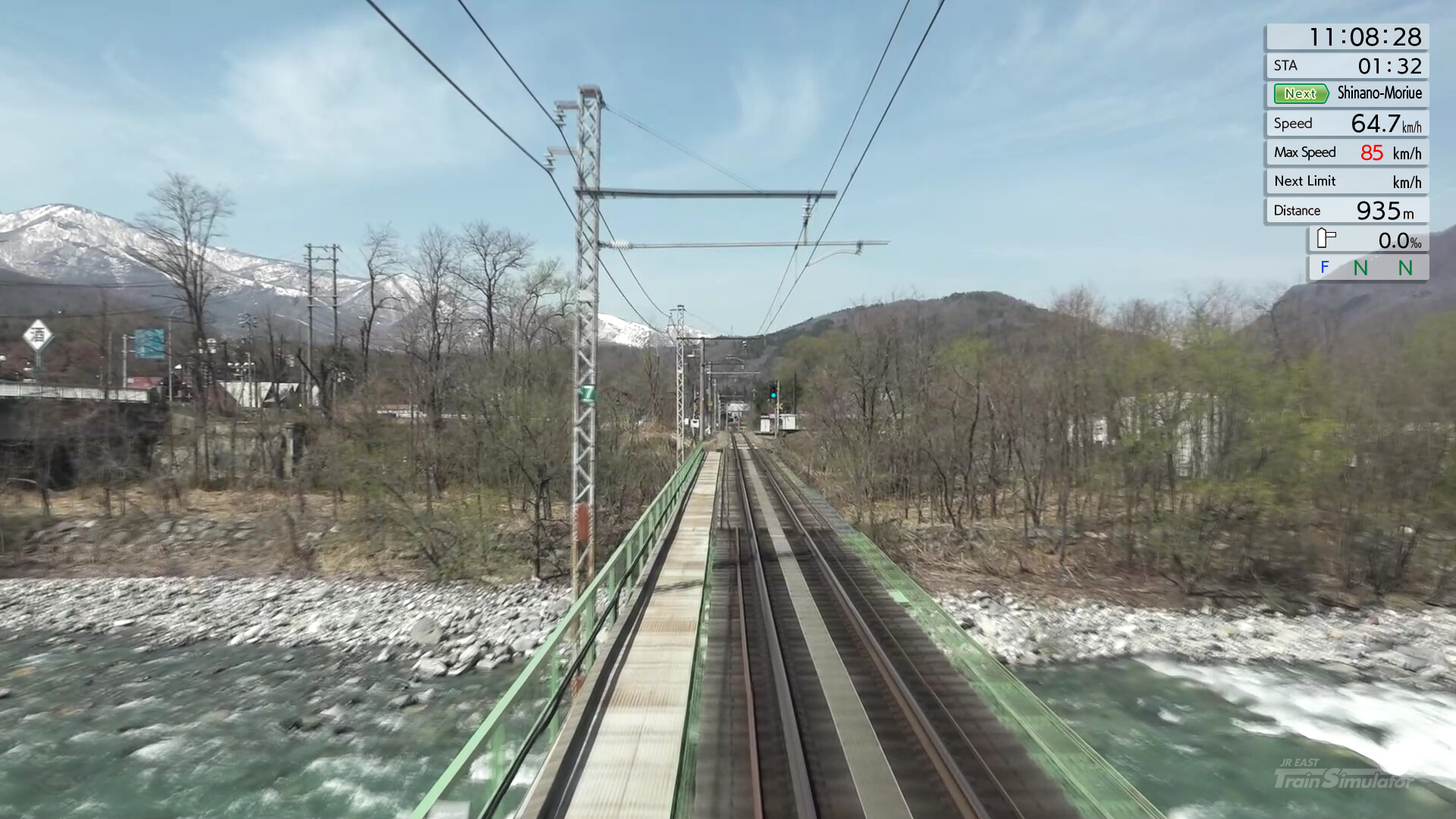Viewport: 1456px width, 819px height.
Task: Expand the STA 01:32 countdown panel
Action: tap(1347, 66)
